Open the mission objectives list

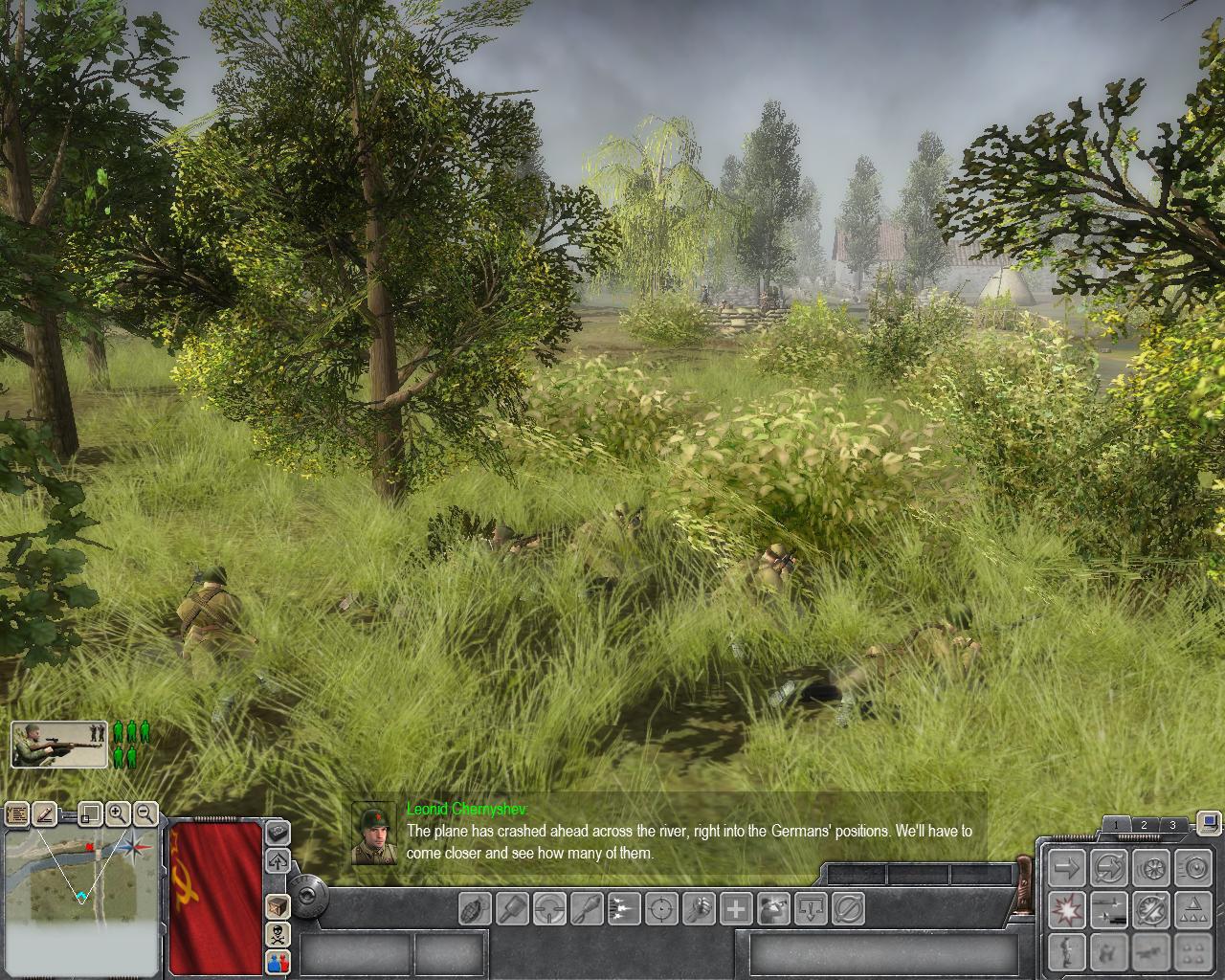click(x=17, y=814)
